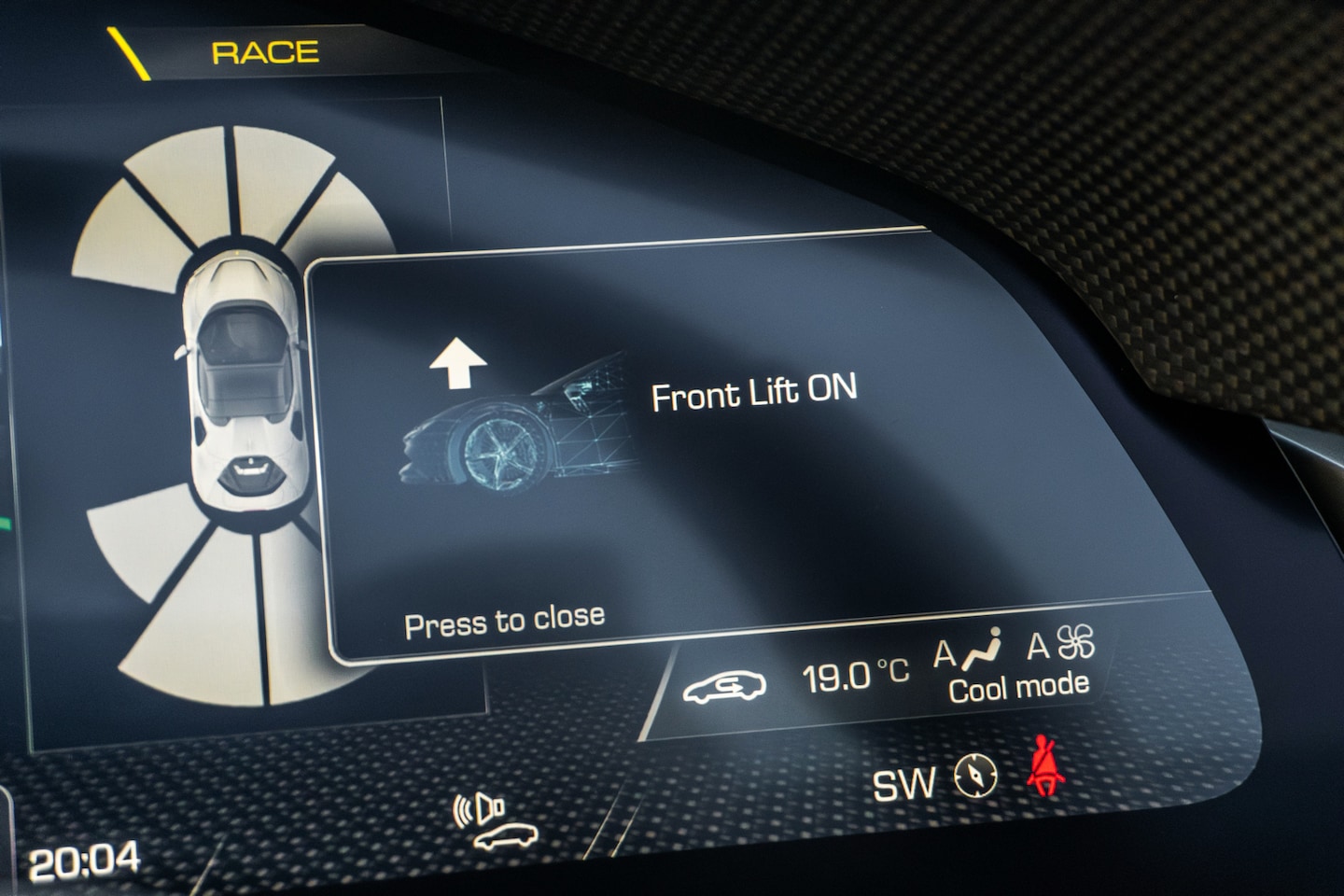Toggle the air recirculation car icon
Screen dimensions: 1344x896
724,686
